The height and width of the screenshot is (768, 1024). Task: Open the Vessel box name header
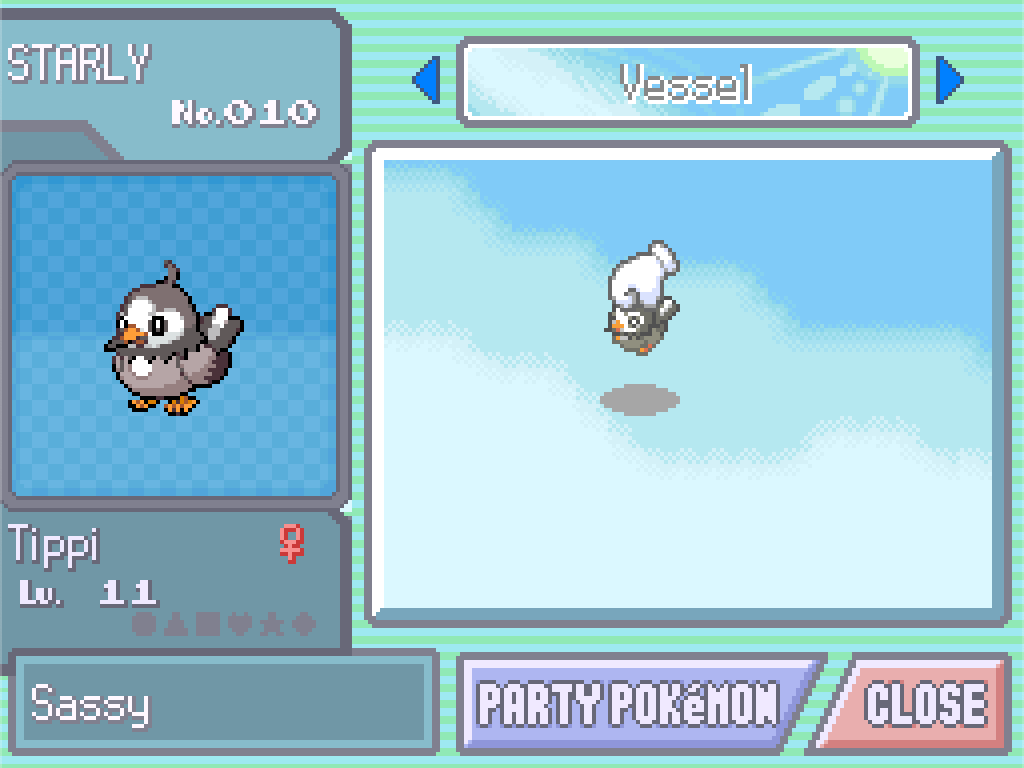click(x=687, y=82)
